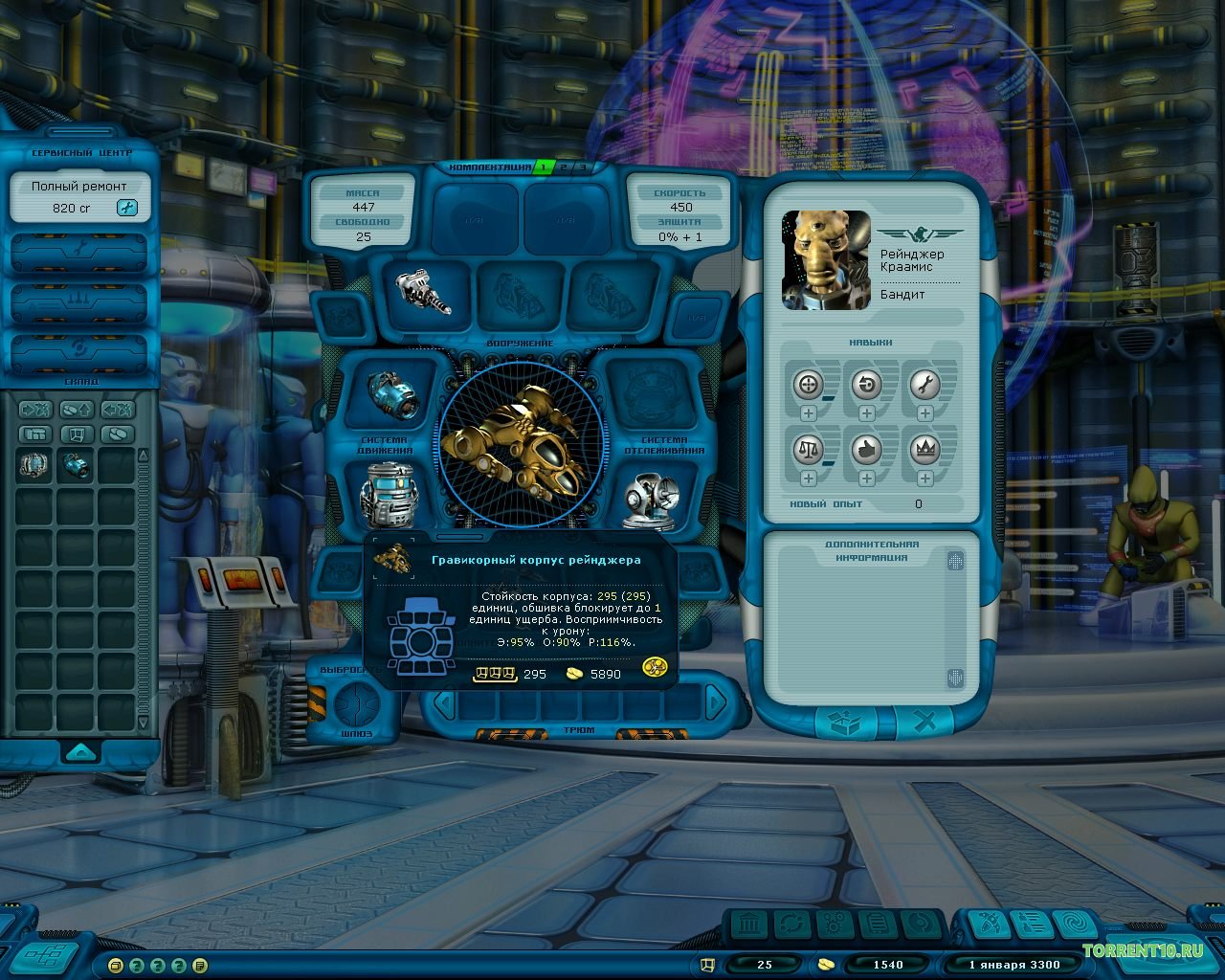
Task: Buy full repair for 820 cr
Action: (x=126, y=208)
